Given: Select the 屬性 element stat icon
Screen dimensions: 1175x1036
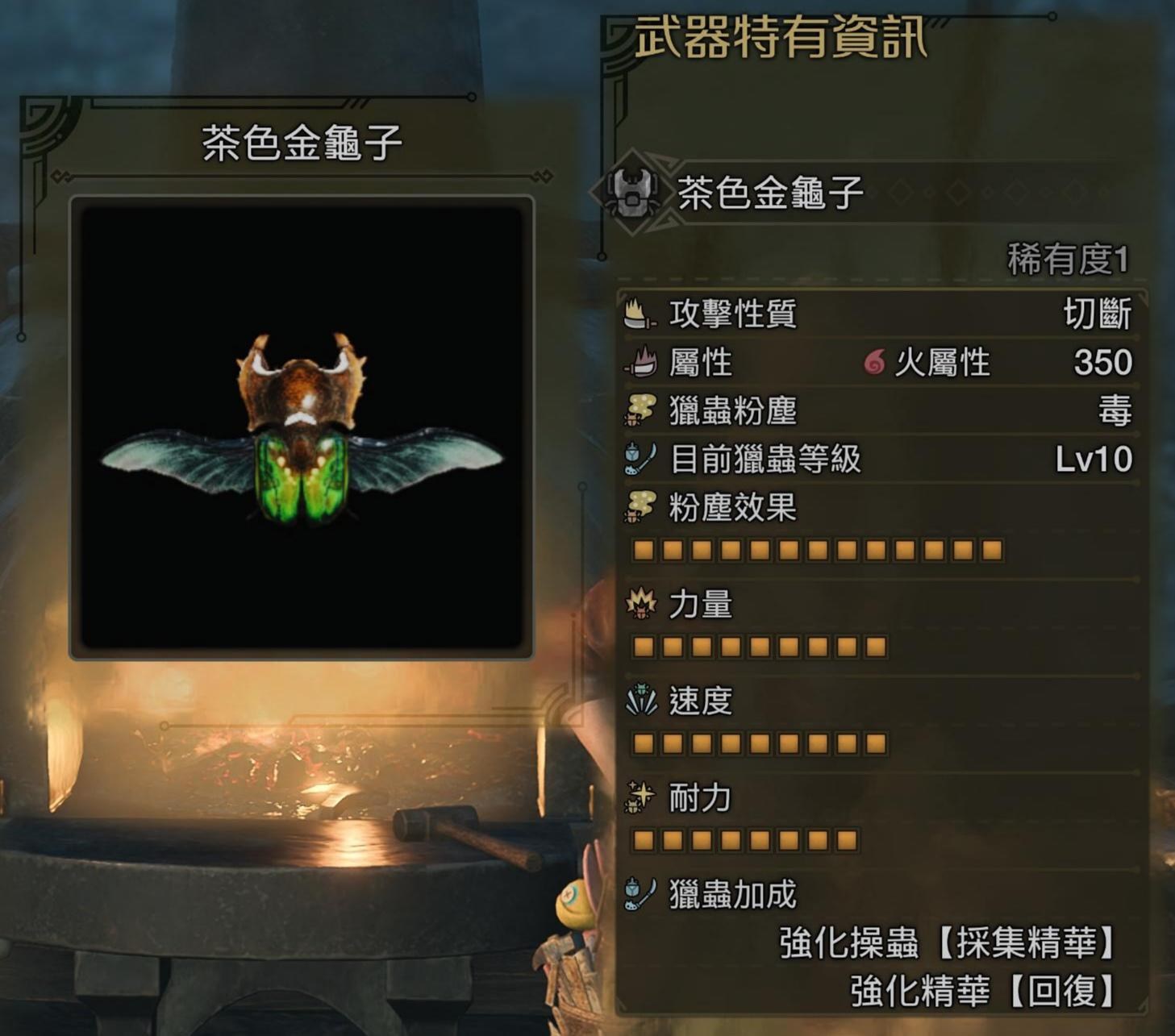Looking at the screenshot, I should tap(636, 364).
